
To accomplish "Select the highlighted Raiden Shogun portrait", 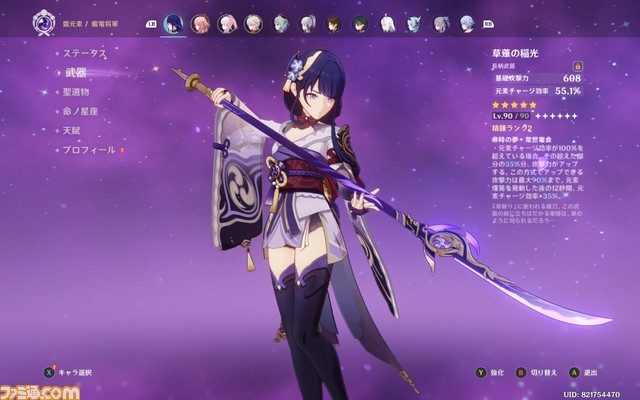I will pos(173,22).
